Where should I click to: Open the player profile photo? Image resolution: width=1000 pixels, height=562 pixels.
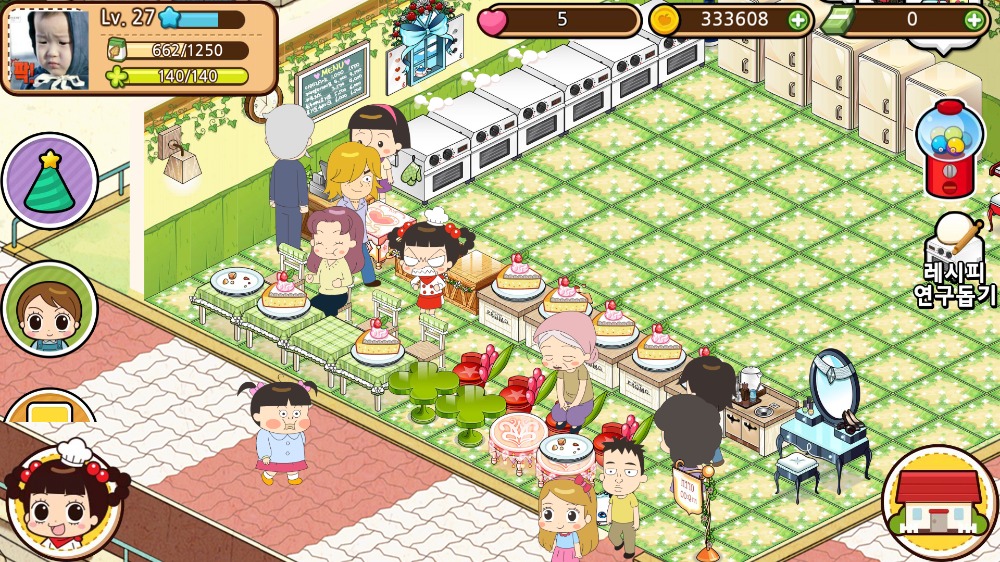coord(48,49)
